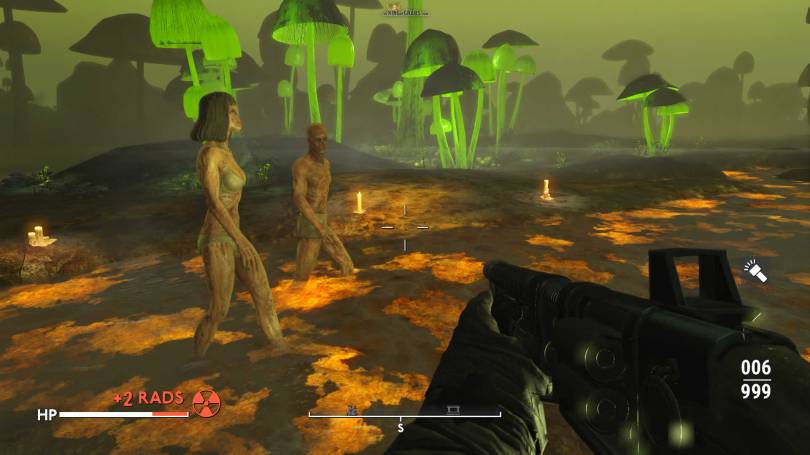Click the S heading on the compass
The height and width of the screenshot is (455, 810).
pos(400,428)
